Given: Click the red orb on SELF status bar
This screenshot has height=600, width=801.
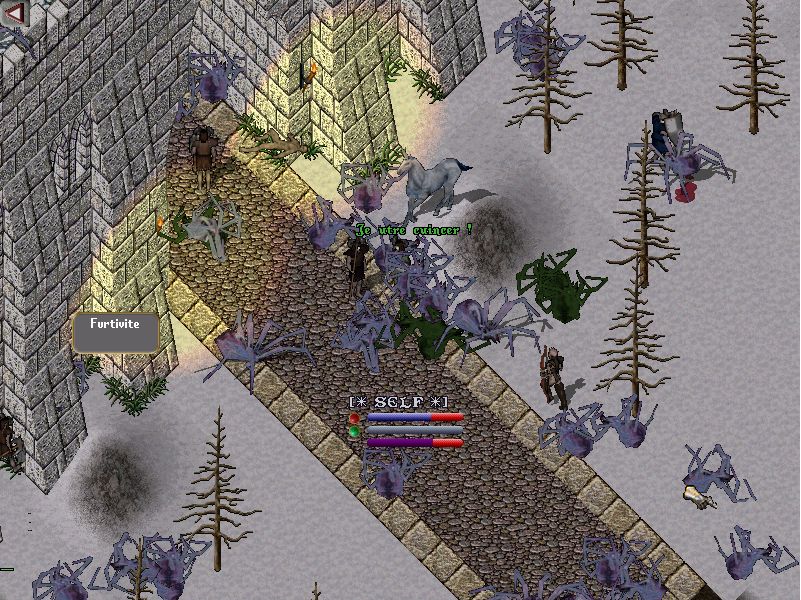Looking at the screenshot, I should pyautogui.click(x=354, y=417).
